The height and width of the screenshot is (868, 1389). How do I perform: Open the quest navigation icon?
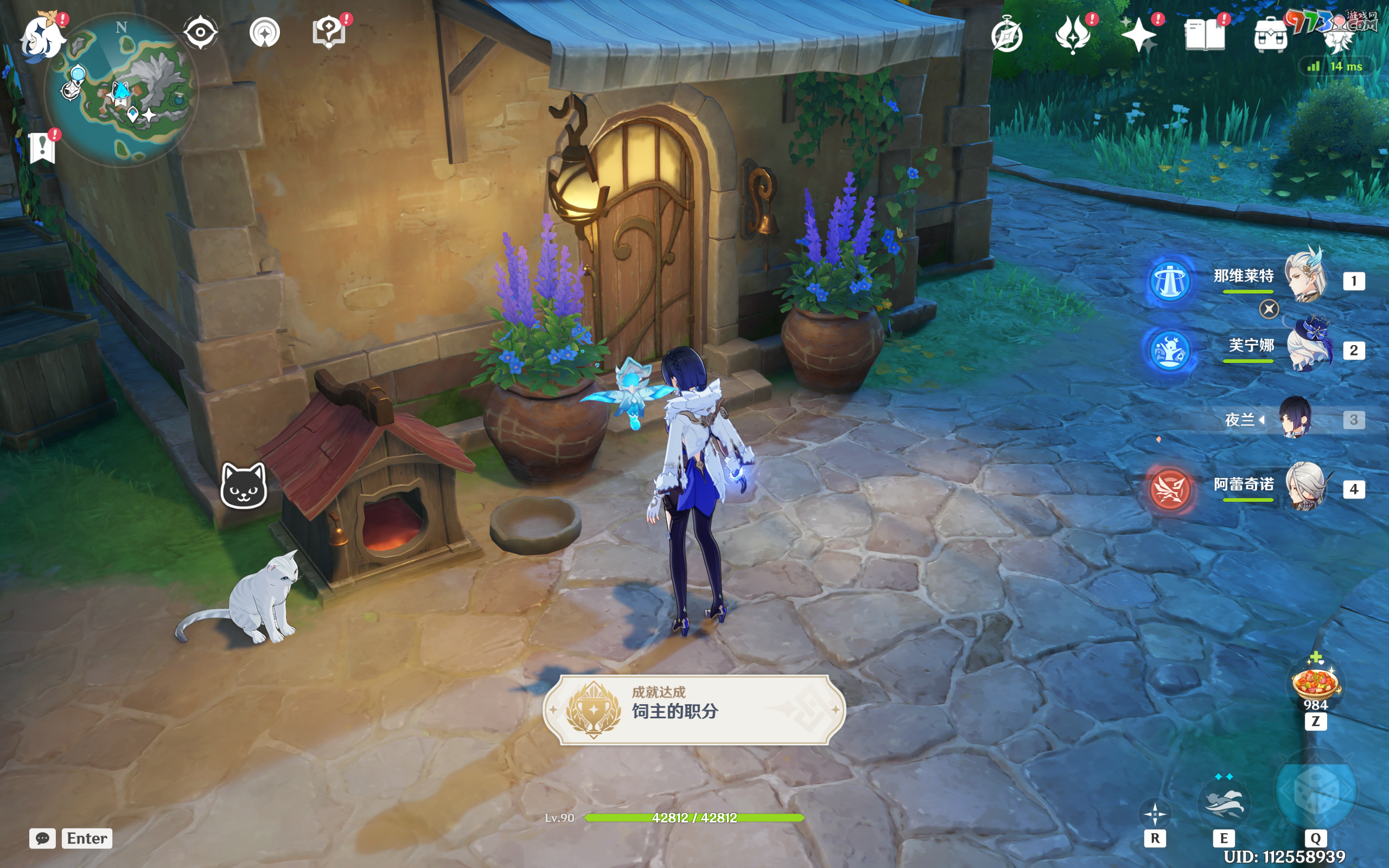click(265, 33)
